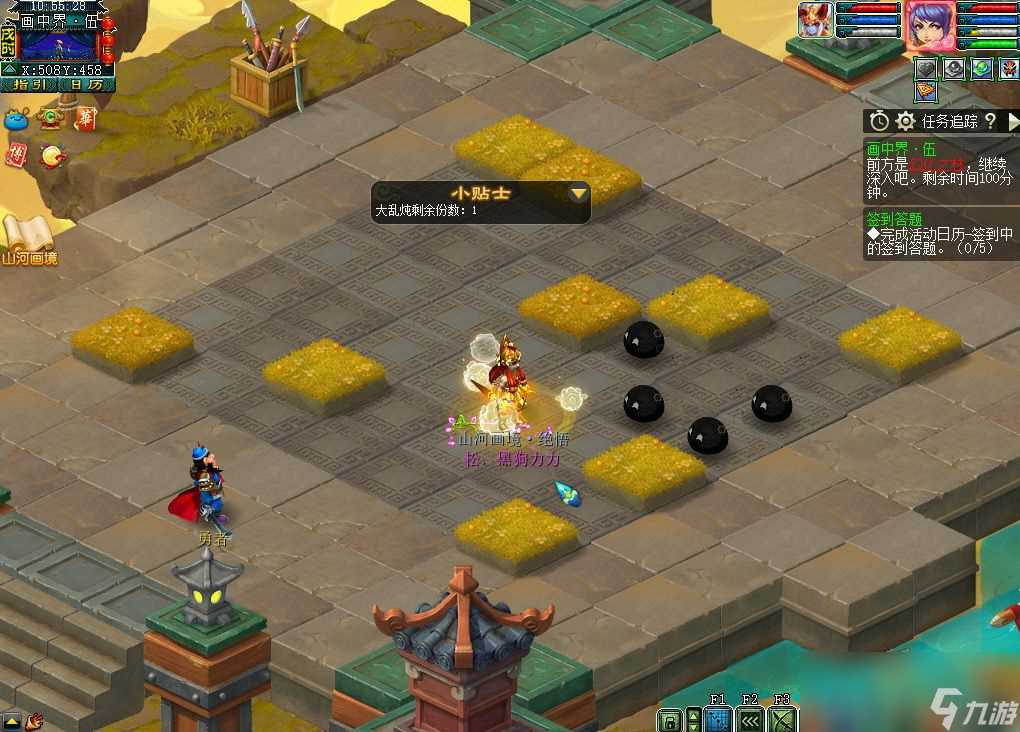Open the red 传 card icon
This screenshot has width=1020, height=732.
click(x=17, y=155)
